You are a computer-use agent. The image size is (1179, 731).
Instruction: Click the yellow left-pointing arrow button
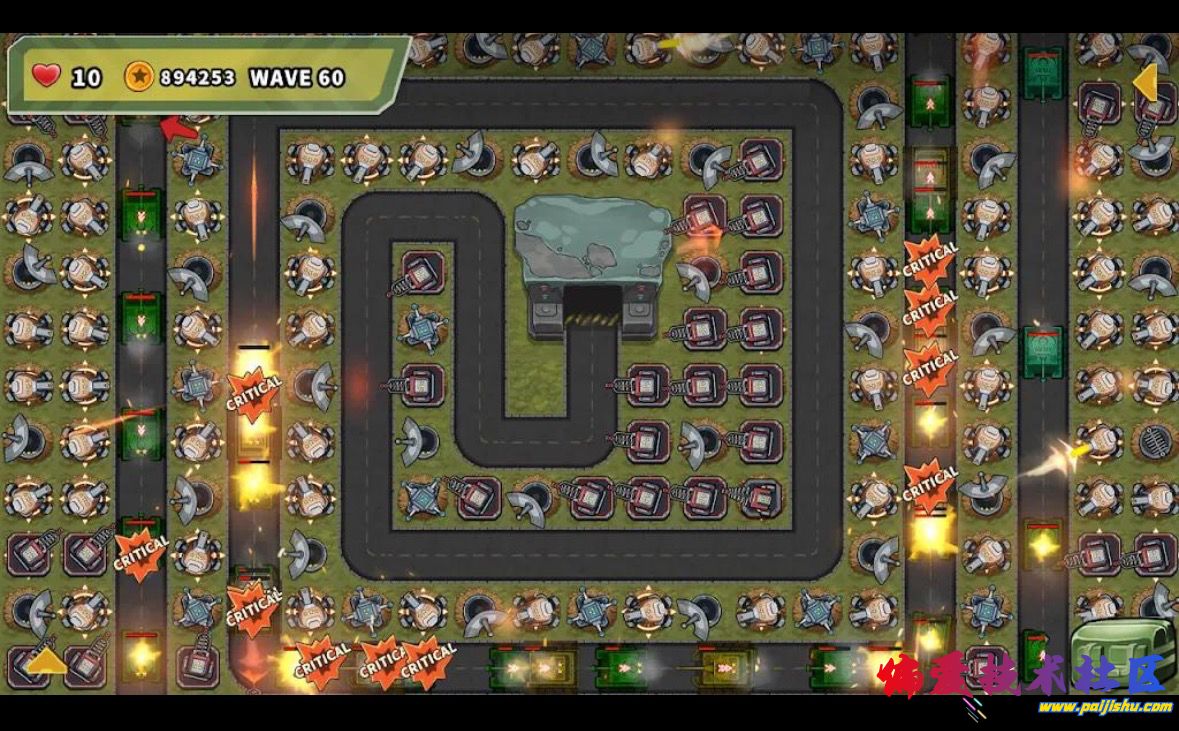click(x=1146, y=83)
